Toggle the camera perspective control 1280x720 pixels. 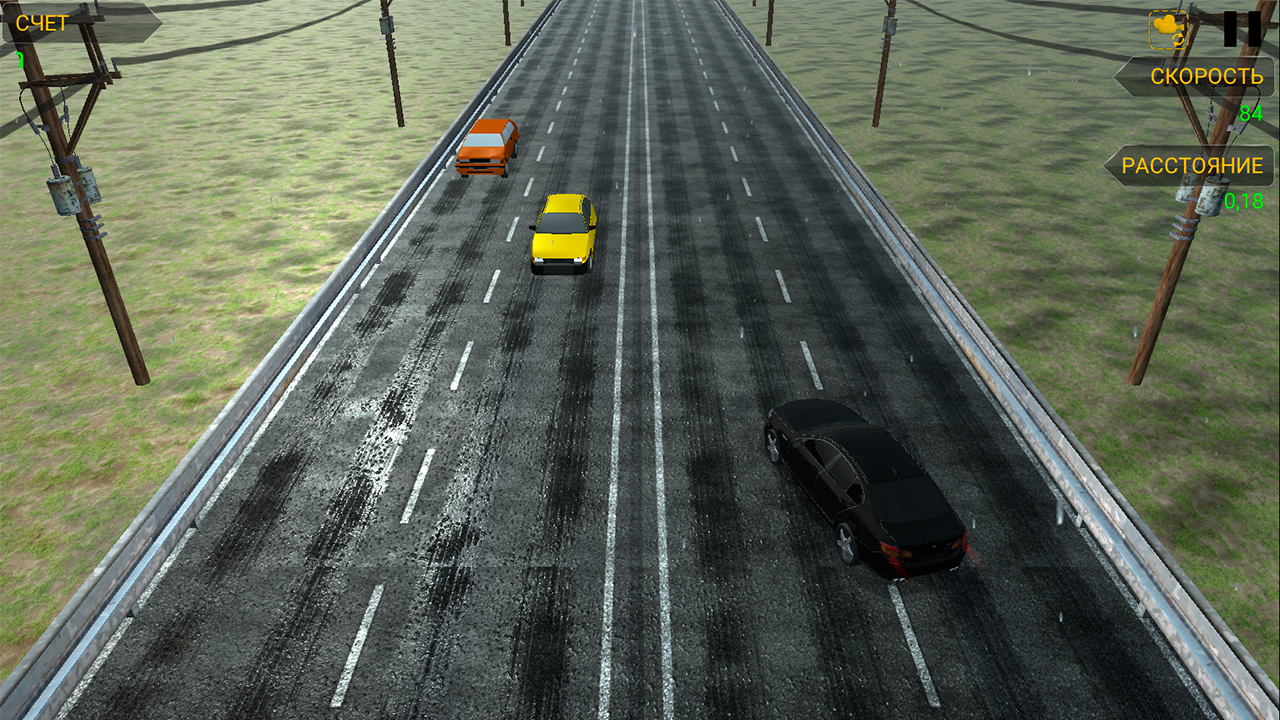(x=1167, y=27)
